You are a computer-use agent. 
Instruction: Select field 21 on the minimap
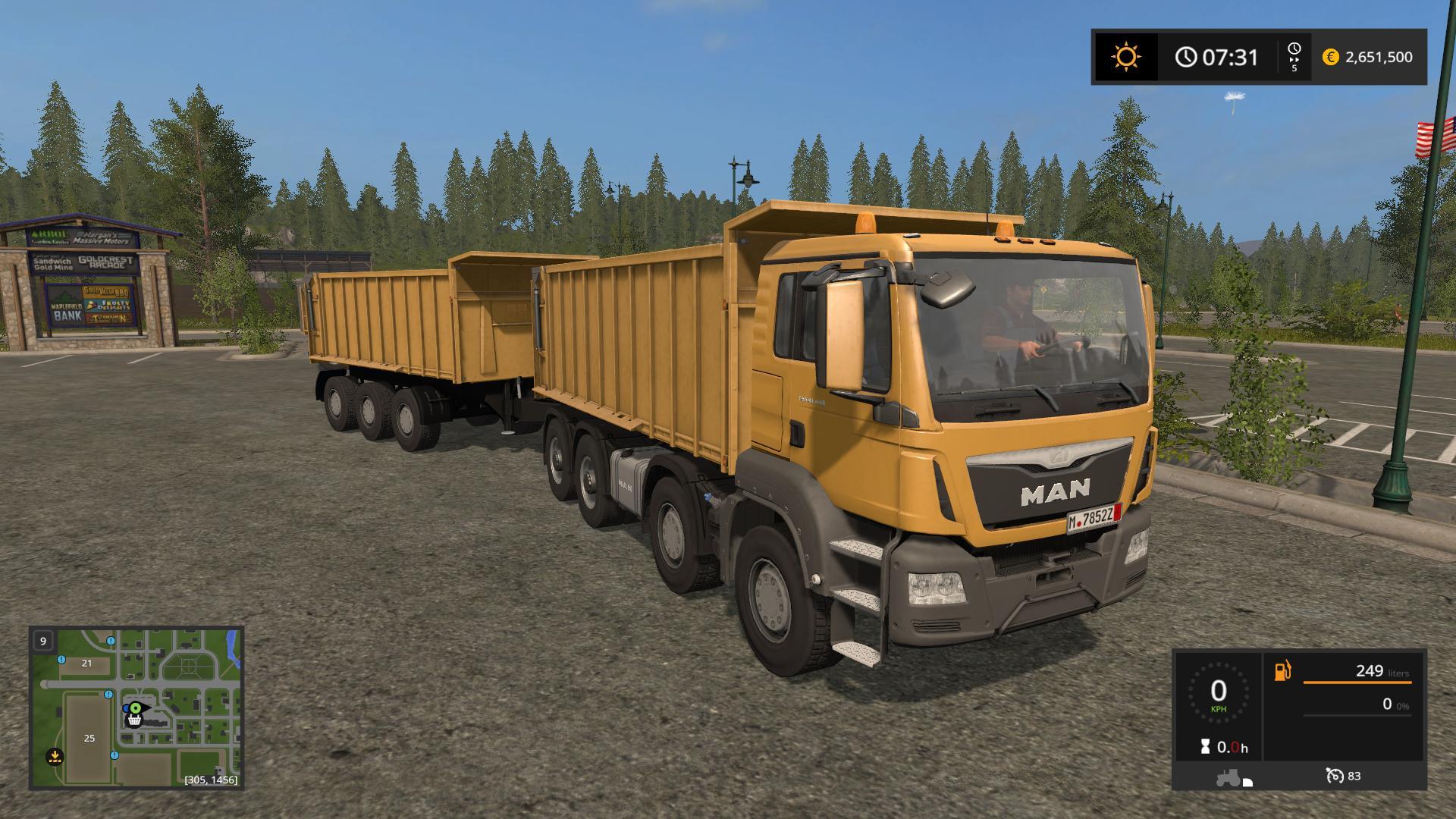[86, 663]
